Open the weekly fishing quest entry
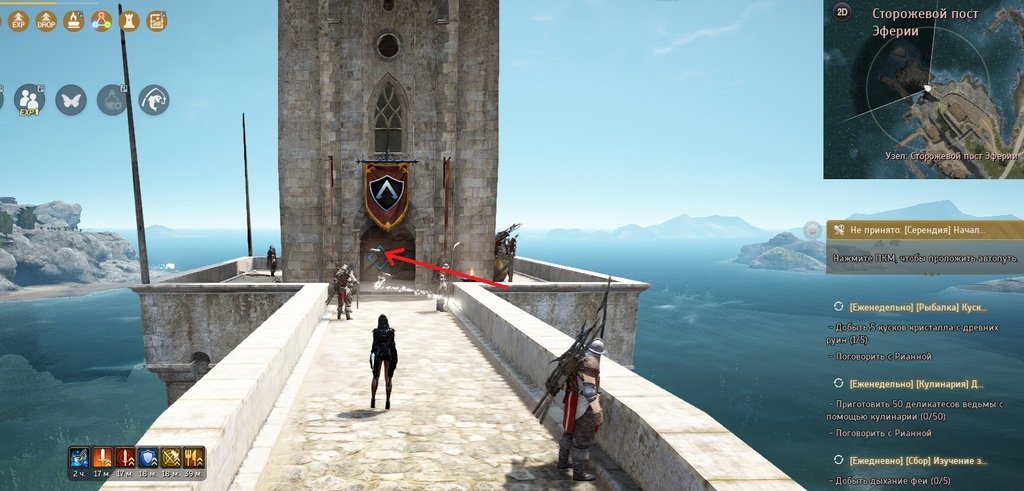This screenshot has width=1024, height=491. [915, 306]
